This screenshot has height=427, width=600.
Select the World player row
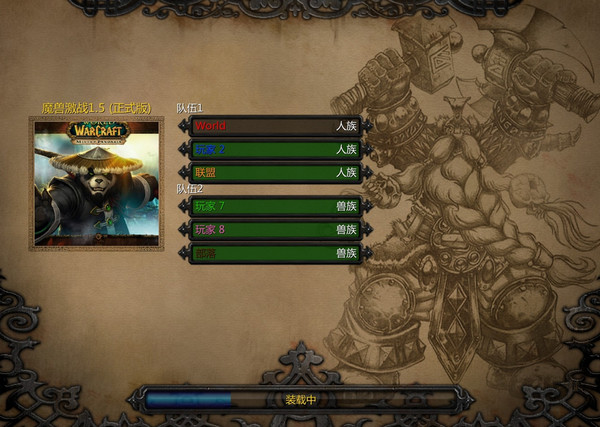[275, 126]
